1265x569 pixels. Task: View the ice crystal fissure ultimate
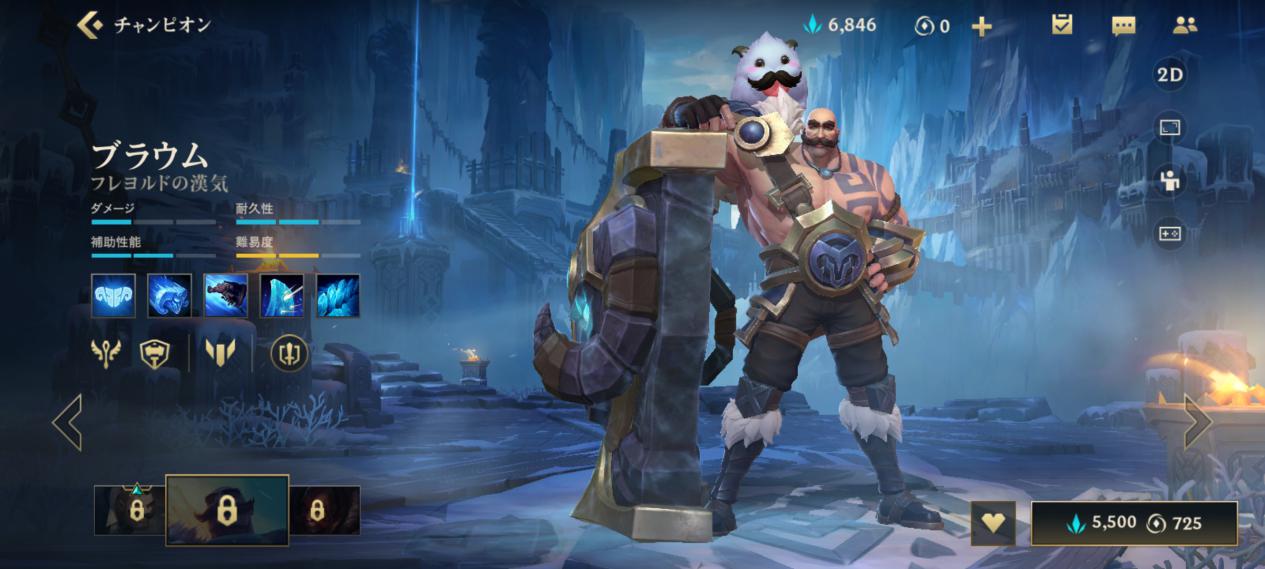337,296
